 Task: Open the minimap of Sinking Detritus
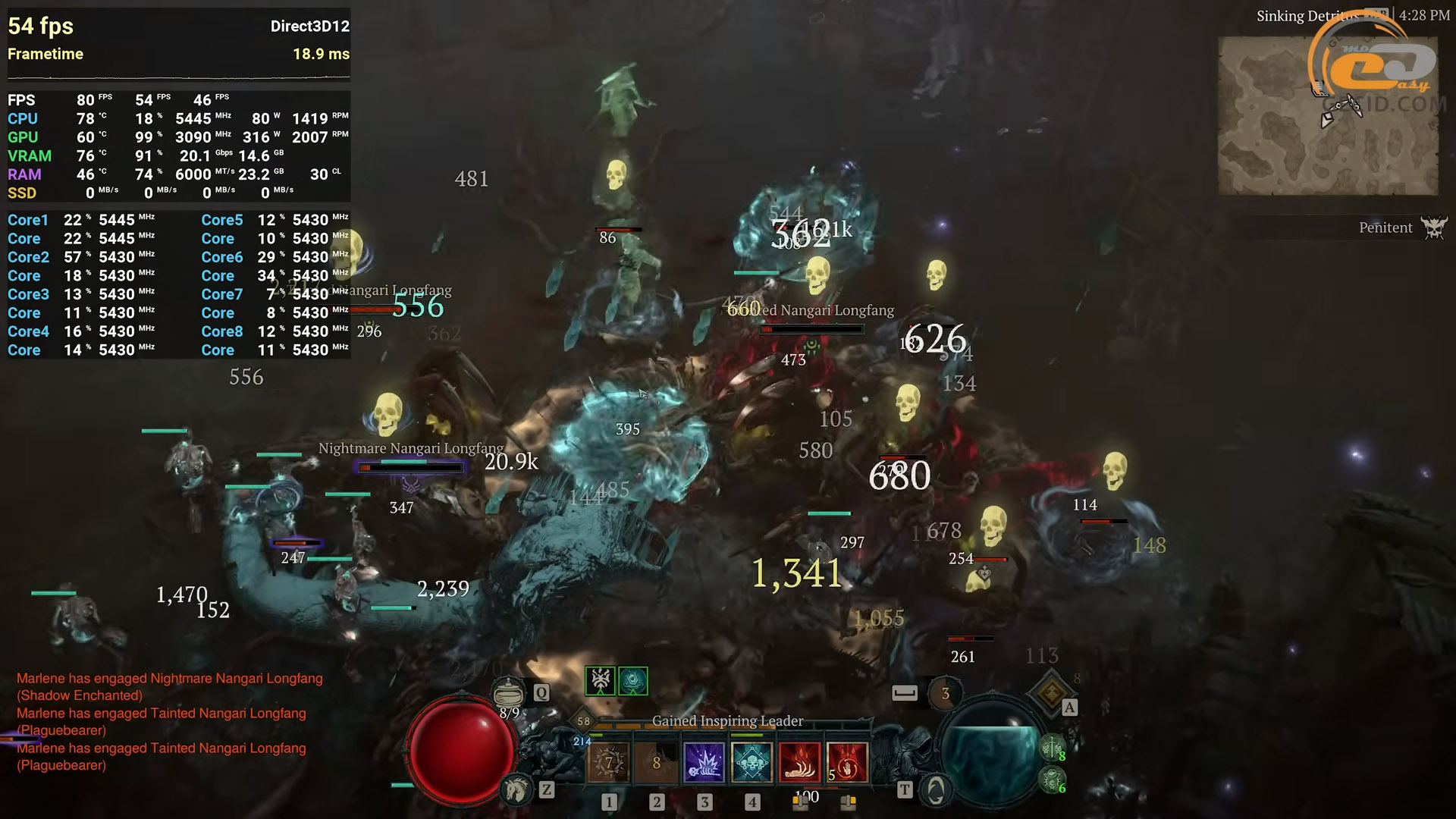click(x=1327, y=115)
